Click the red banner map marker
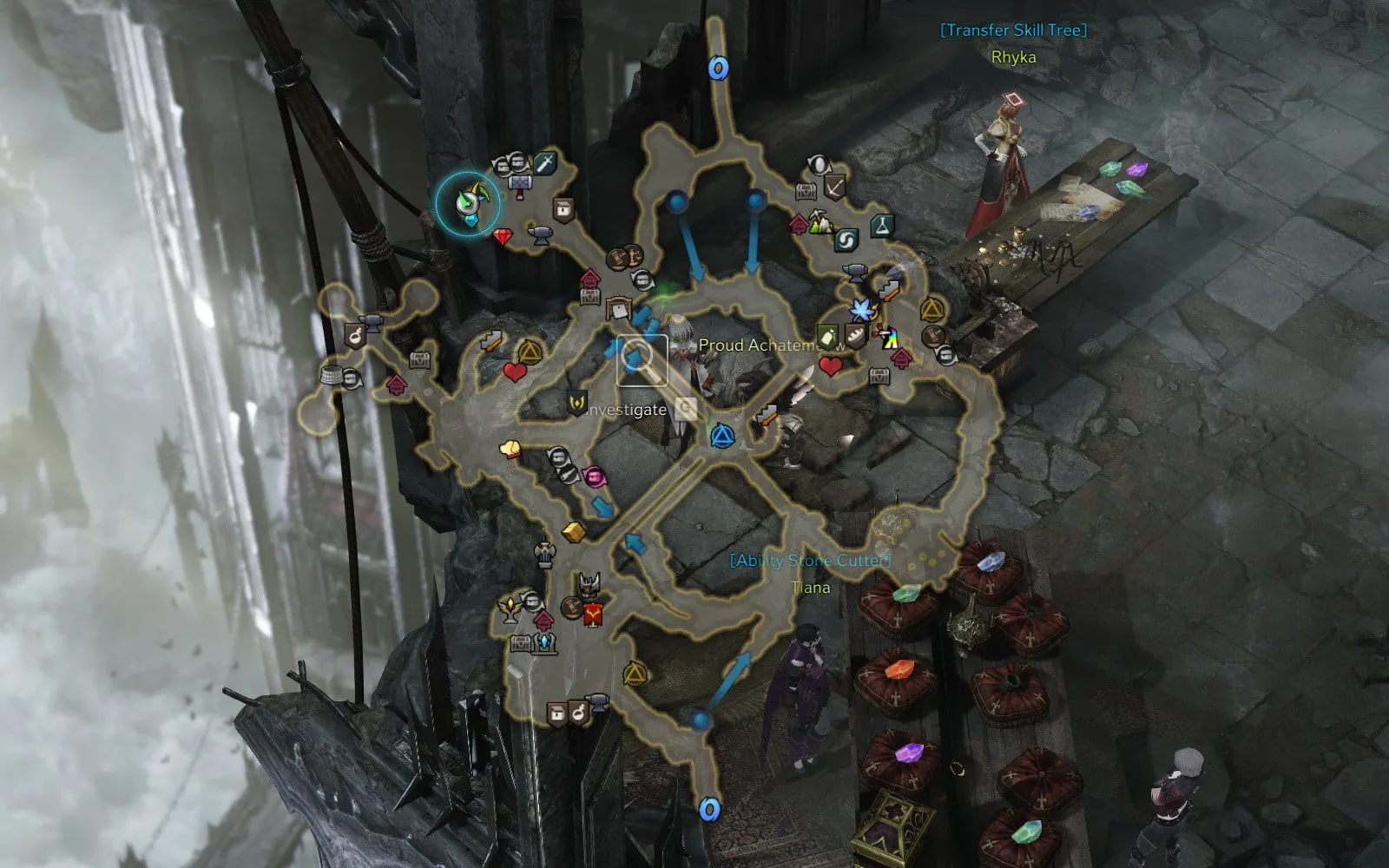The height and width of the screenshot is (868, 1389). [x=593, y=615]
